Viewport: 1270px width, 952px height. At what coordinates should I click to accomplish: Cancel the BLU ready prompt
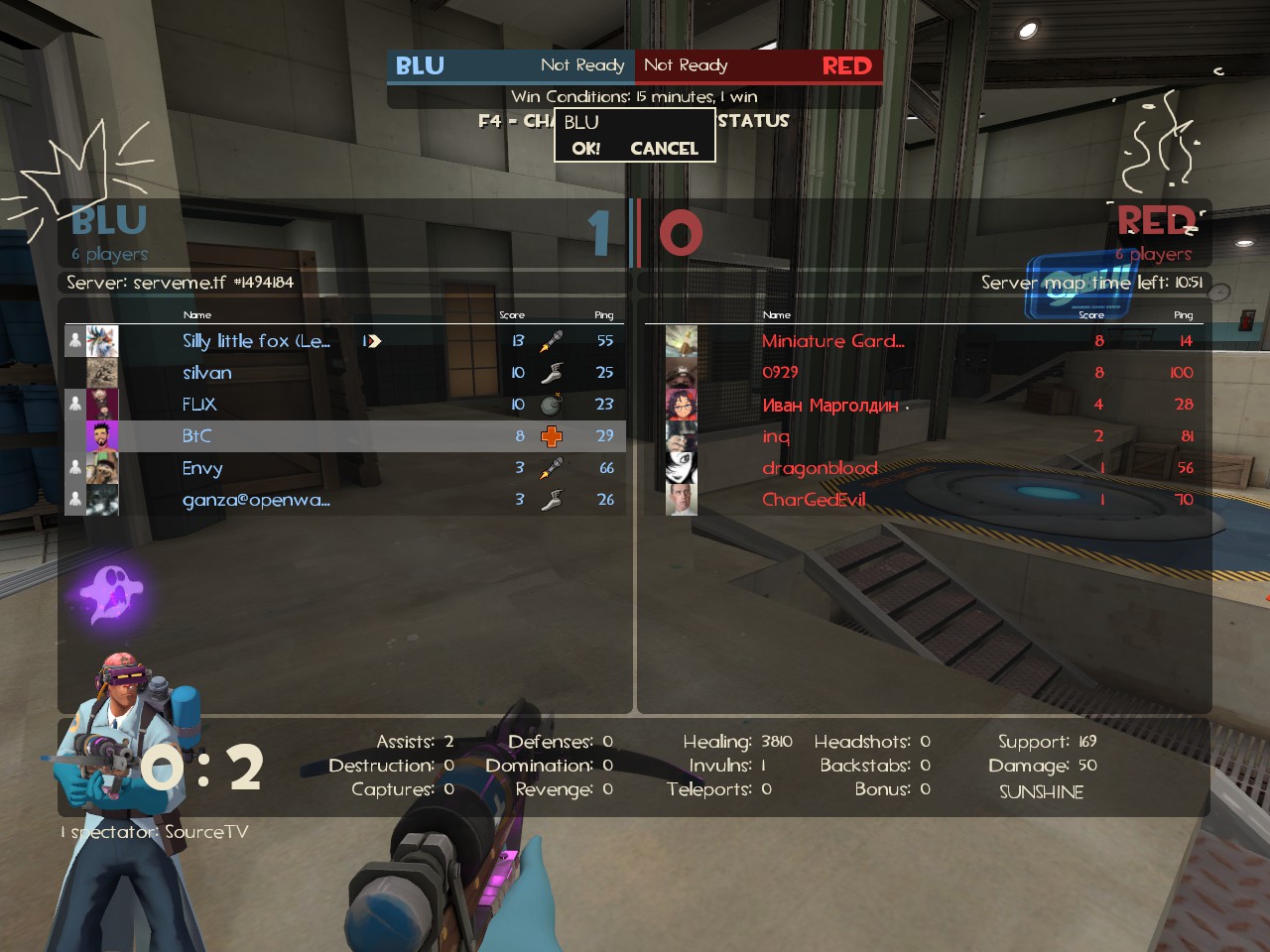click(664, 149)
